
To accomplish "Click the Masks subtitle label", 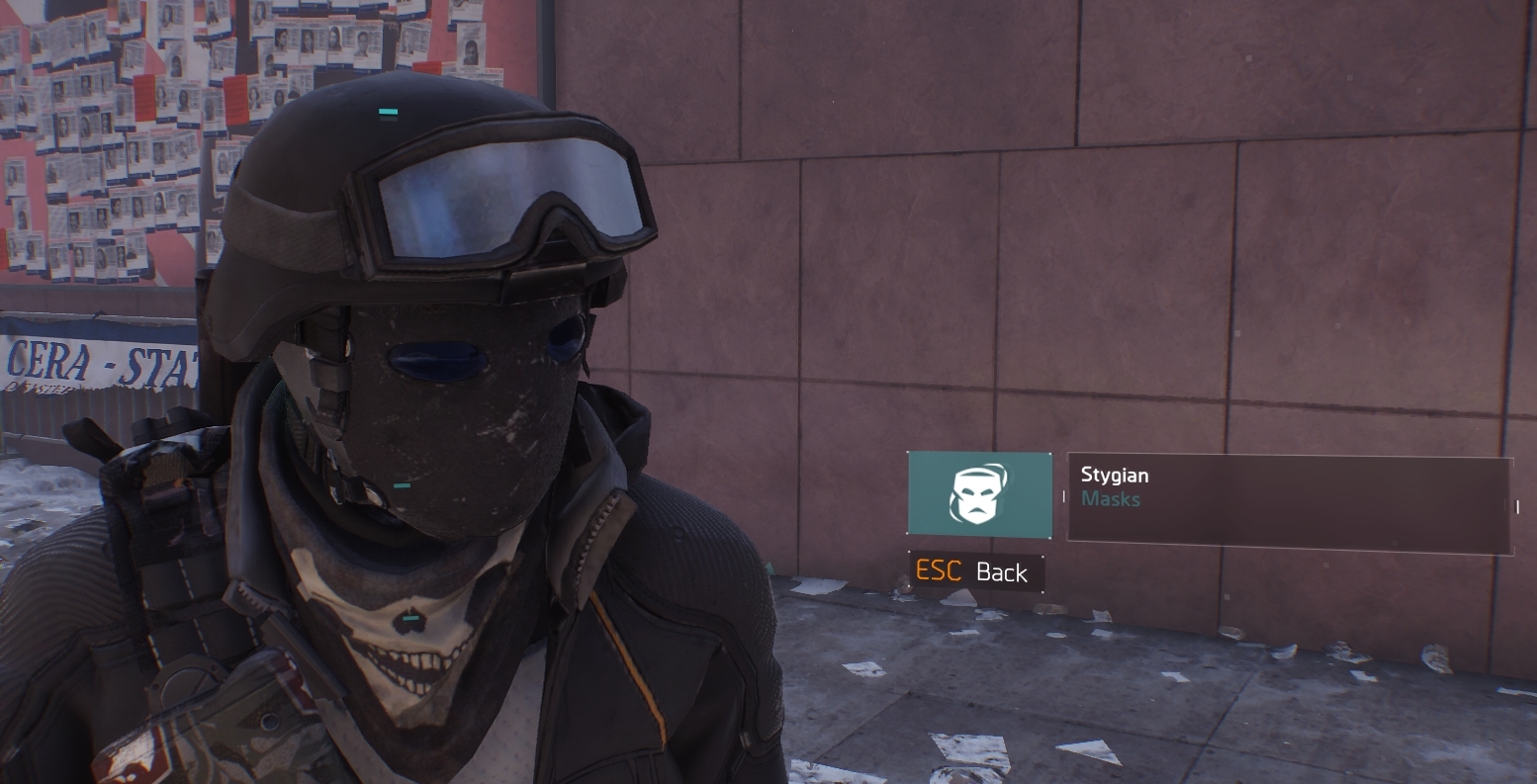I will pos(1112,499).
